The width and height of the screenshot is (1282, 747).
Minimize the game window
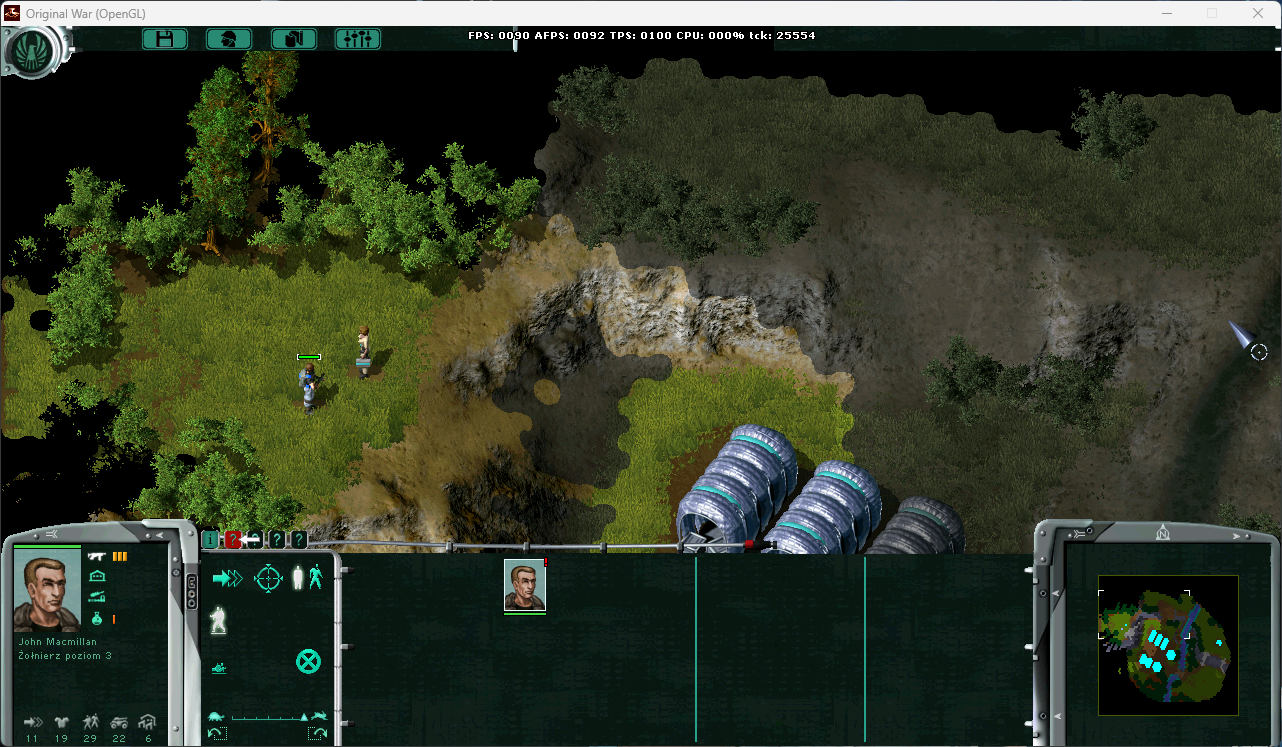[1166, 13]
